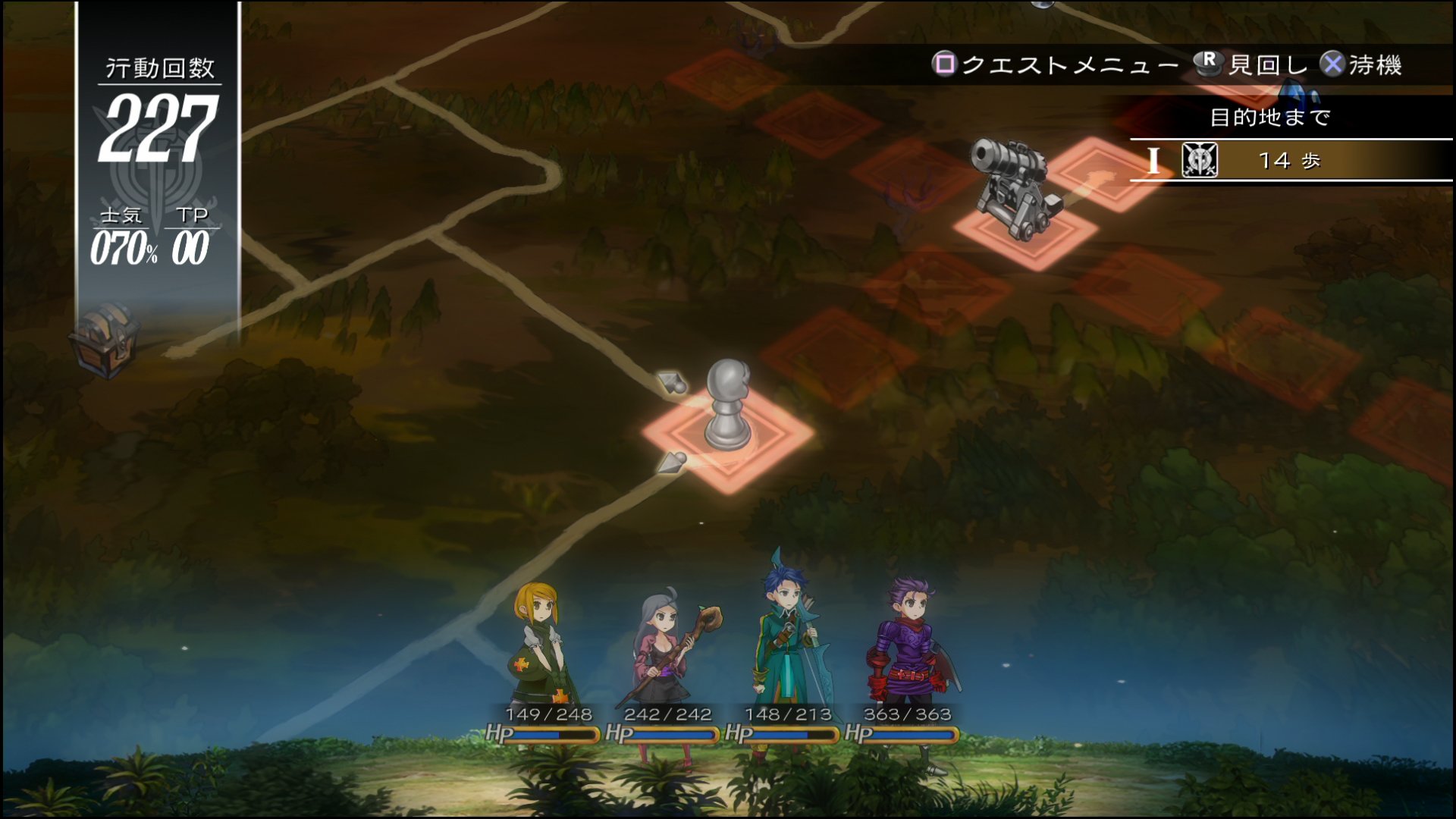The width and height of the screenshot is (1456, 819).
Task: Click the 14歩 distance readout
Action: [x=1289, y=161]
